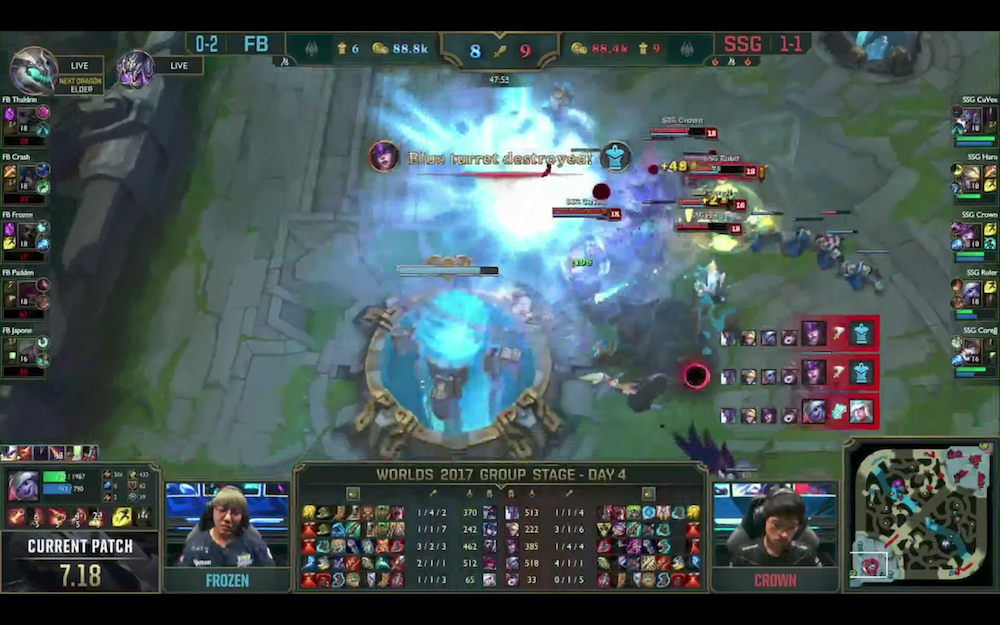Click the Baron Nashor timer icon
The height and width of the screenshot is (625, 1000).
pyautogui.click(x=135, y=68)
